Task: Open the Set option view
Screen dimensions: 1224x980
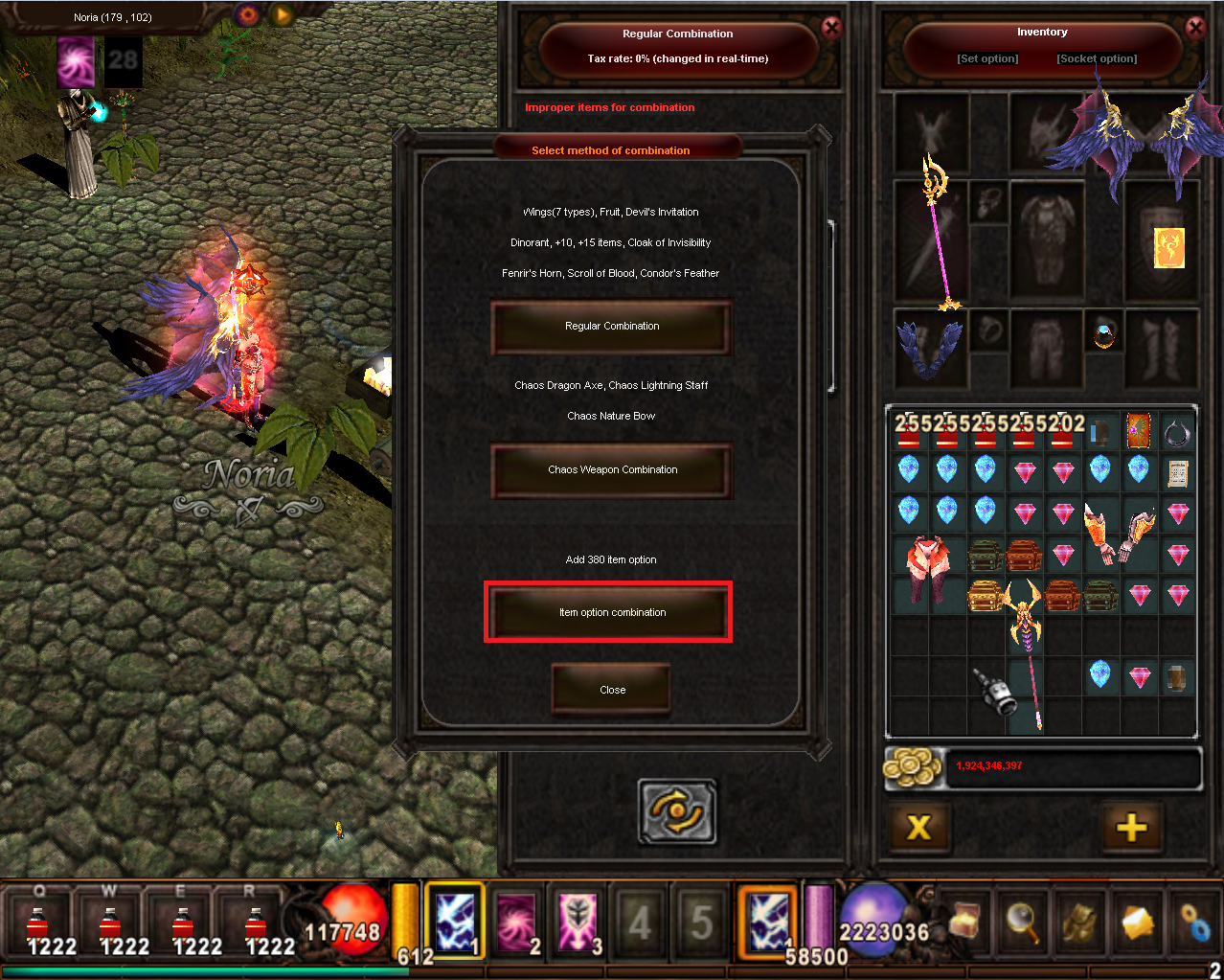Action: click(987, 58)
